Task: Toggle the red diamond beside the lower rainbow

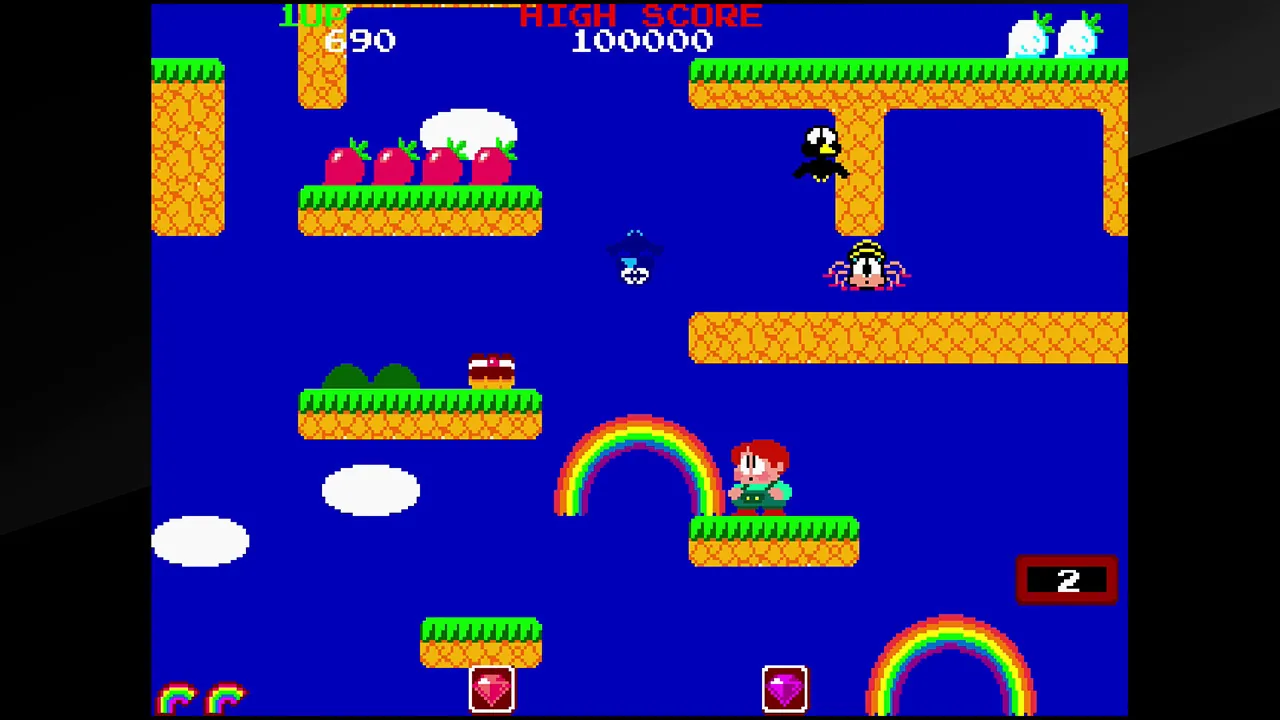Action: (x=785, y=688)
